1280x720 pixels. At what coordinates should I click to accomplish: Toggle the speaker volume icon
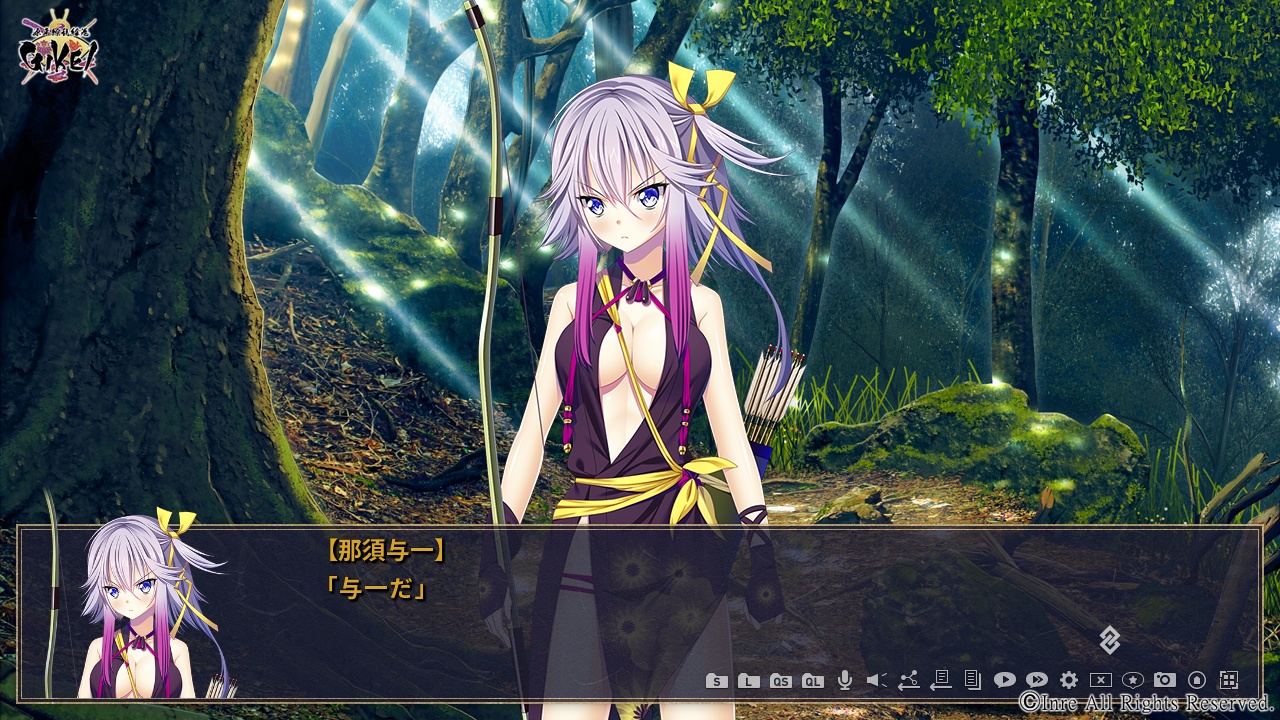click(877, 681)
